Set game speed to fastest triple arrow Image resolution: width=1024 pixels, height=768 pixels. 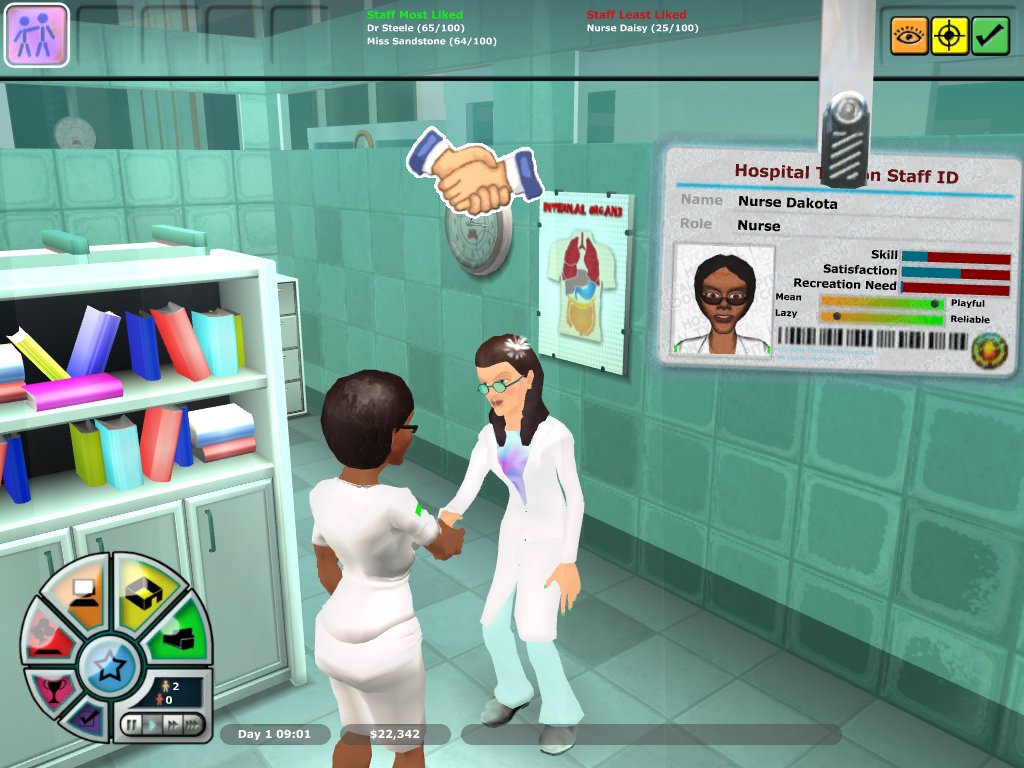pyautogui.click(x=193, y=724)
